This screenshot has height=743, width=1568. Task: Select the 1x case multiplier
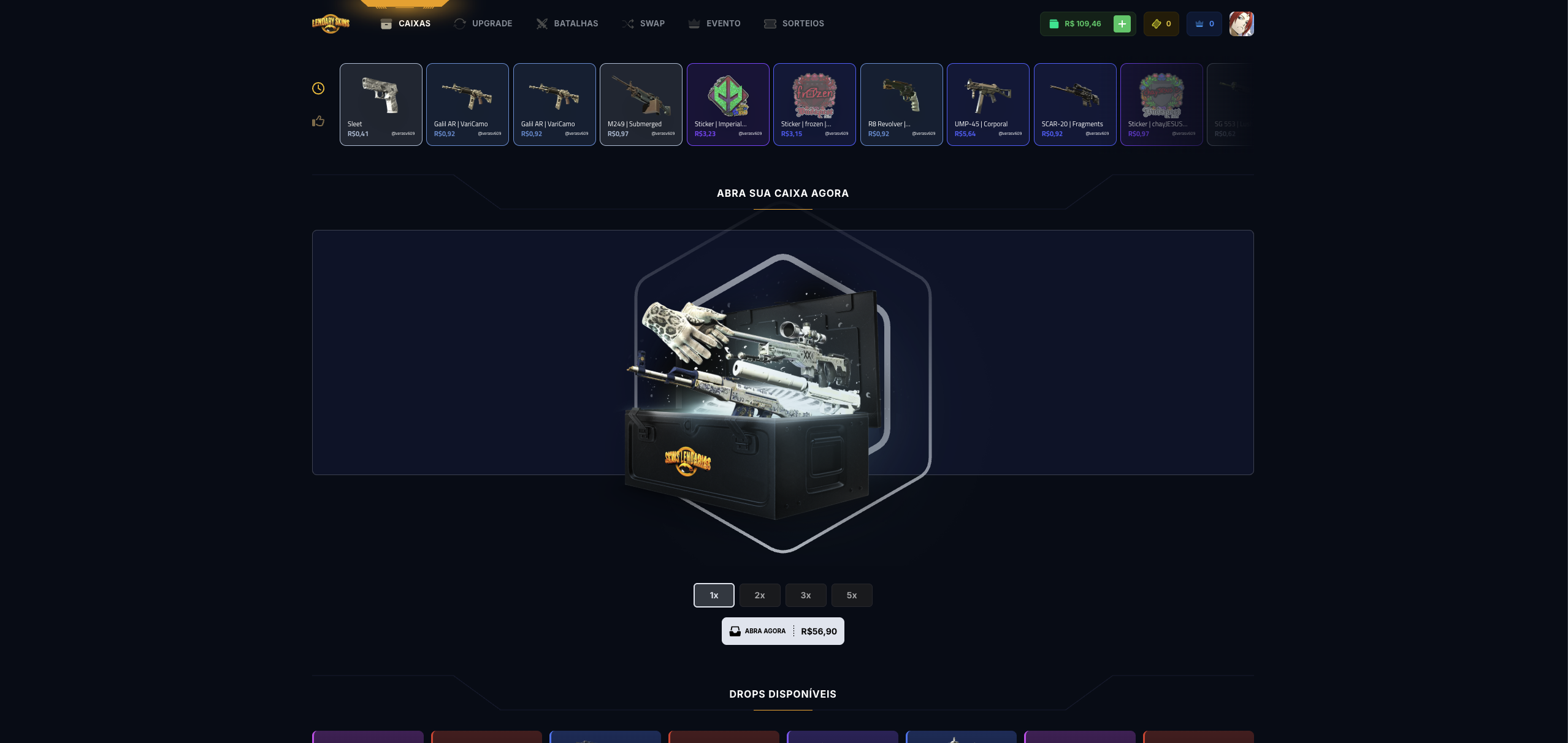pos(714,595)
